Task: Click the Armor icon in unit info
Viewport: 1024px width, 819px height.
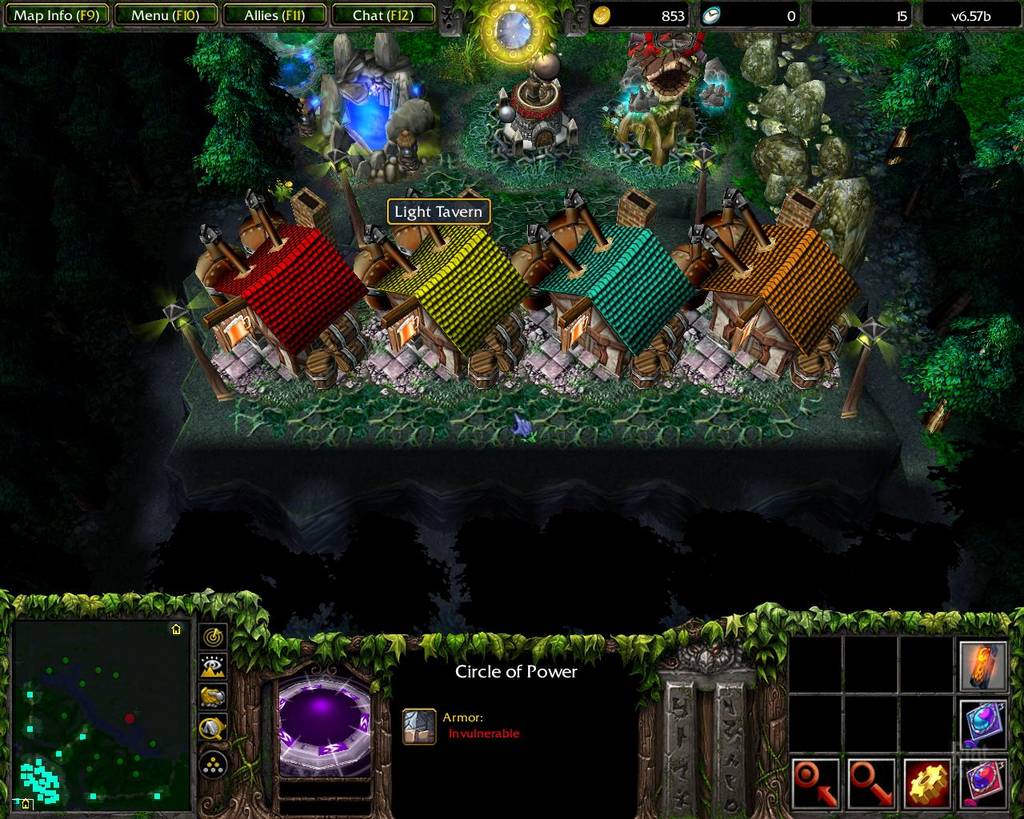Action: tap(419, 727)
